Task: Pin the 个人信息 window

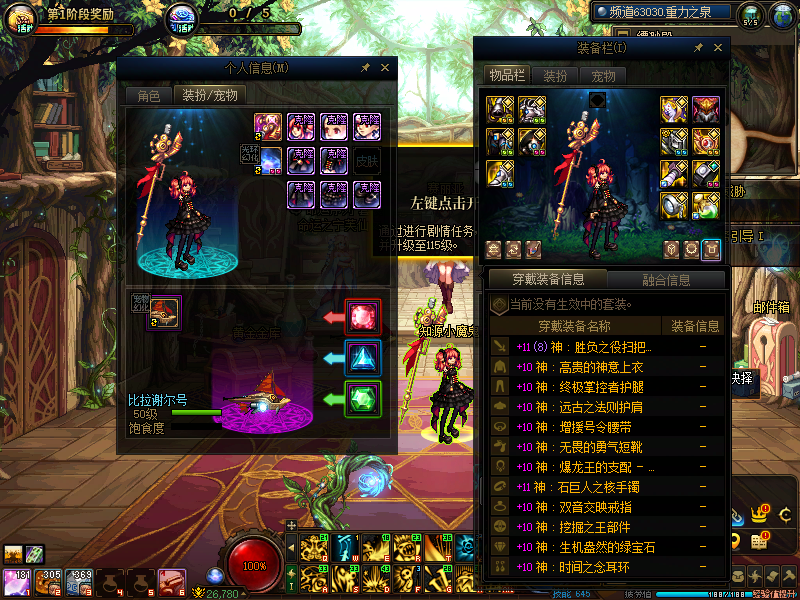Action: coord(365,68)
